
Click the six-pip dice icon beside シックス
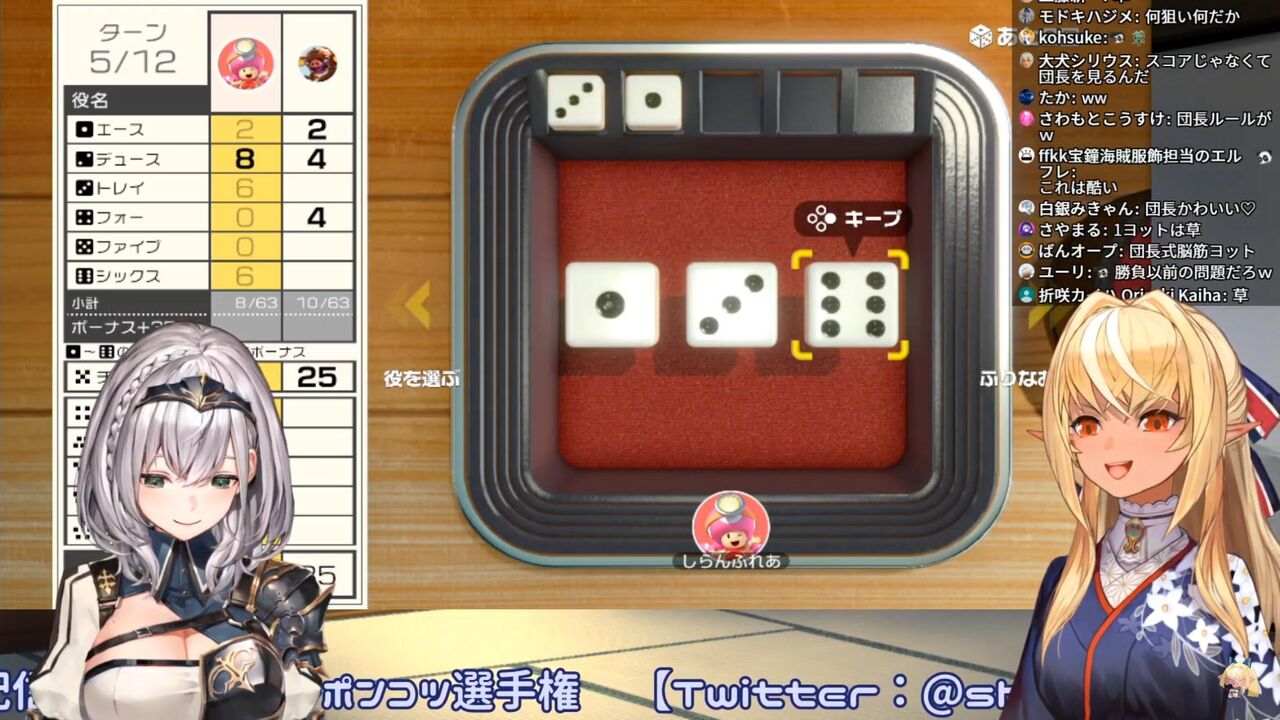click(83, 273)
